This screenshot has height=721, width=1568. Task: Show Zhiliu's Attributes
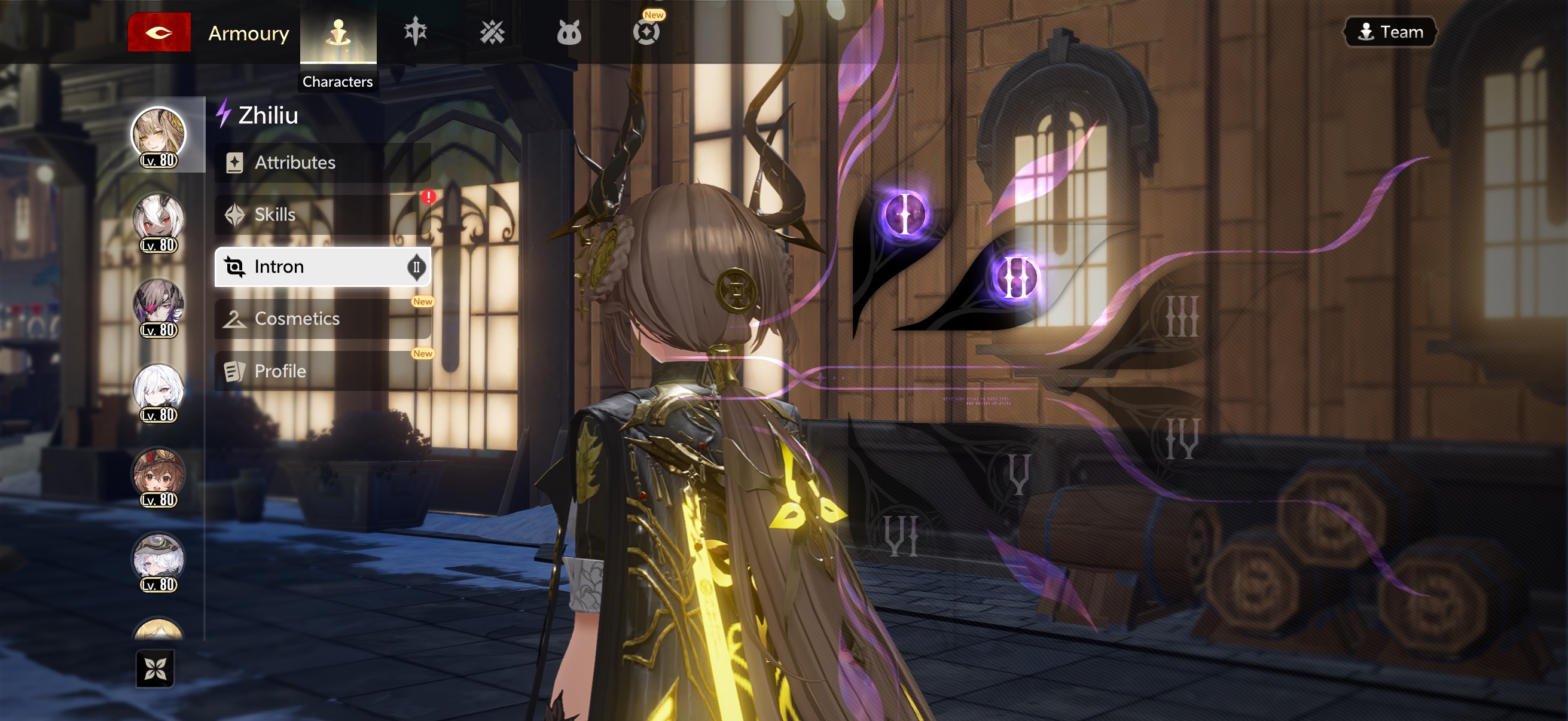(x=322, y=163)
